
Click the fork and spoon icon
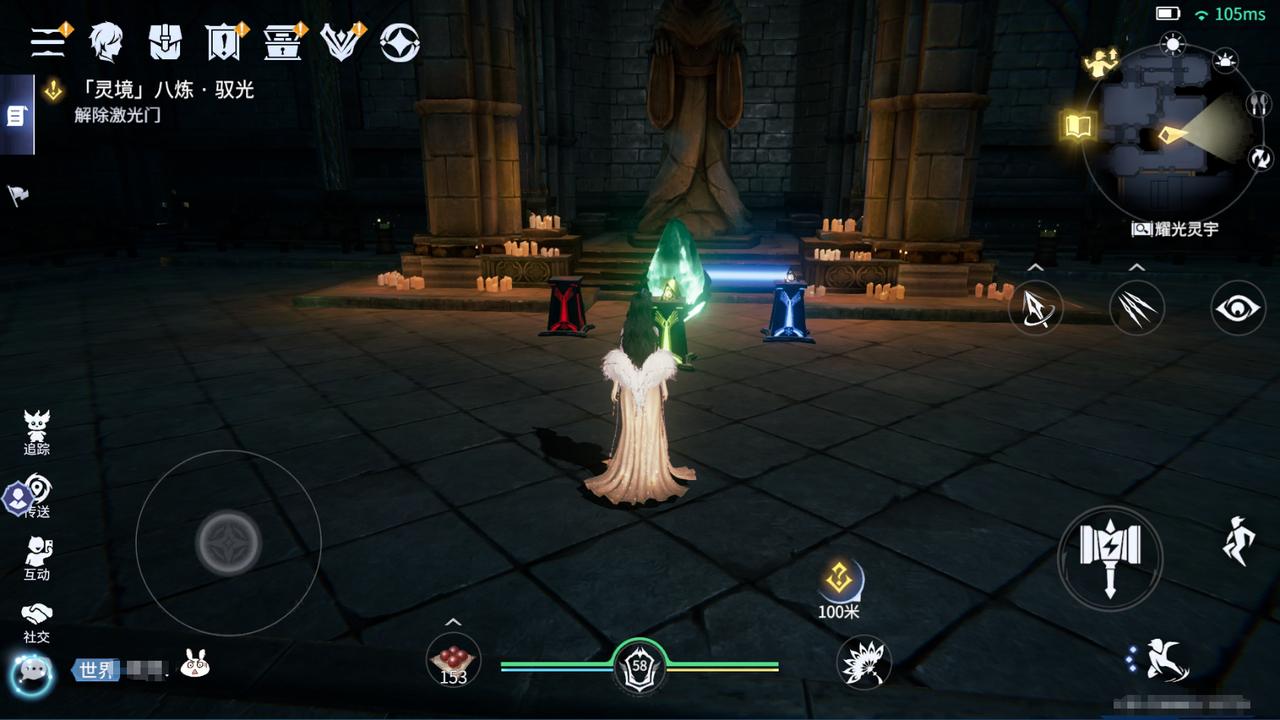click(x=1258, y=104)
